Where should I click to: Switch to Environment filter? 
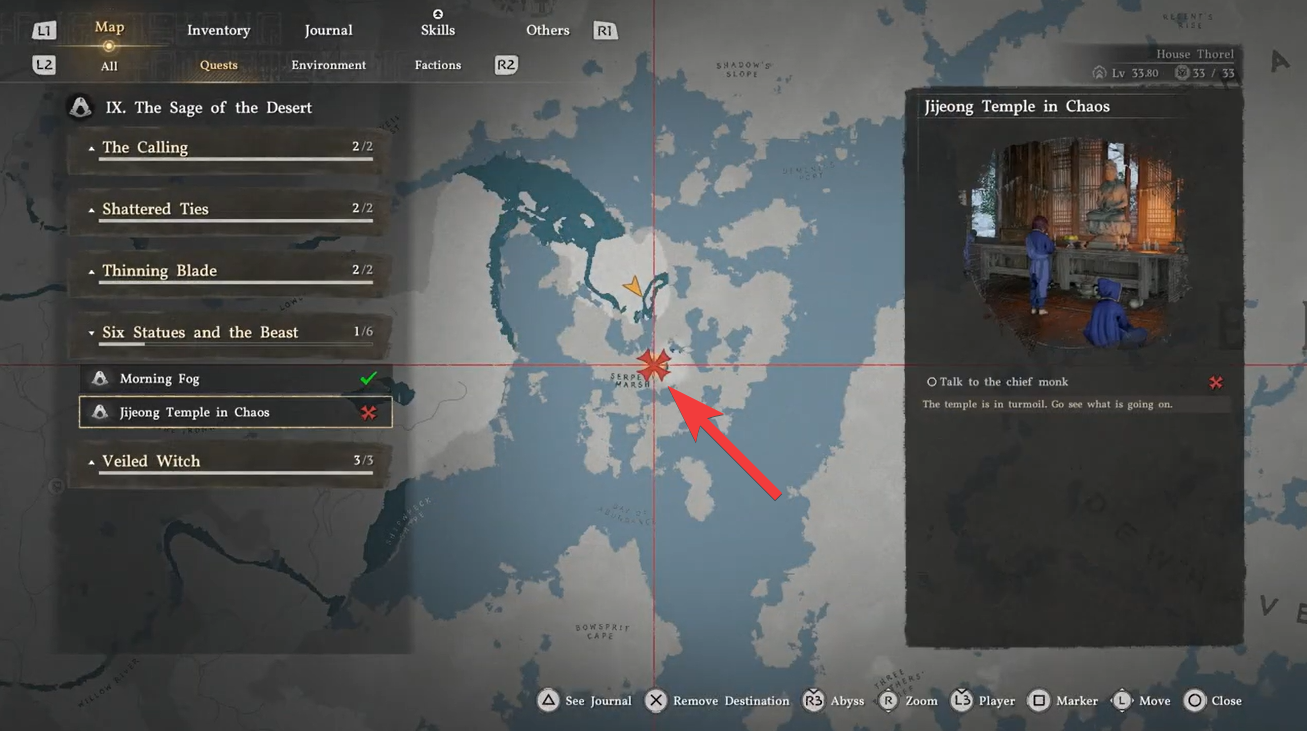coord(328,65)
